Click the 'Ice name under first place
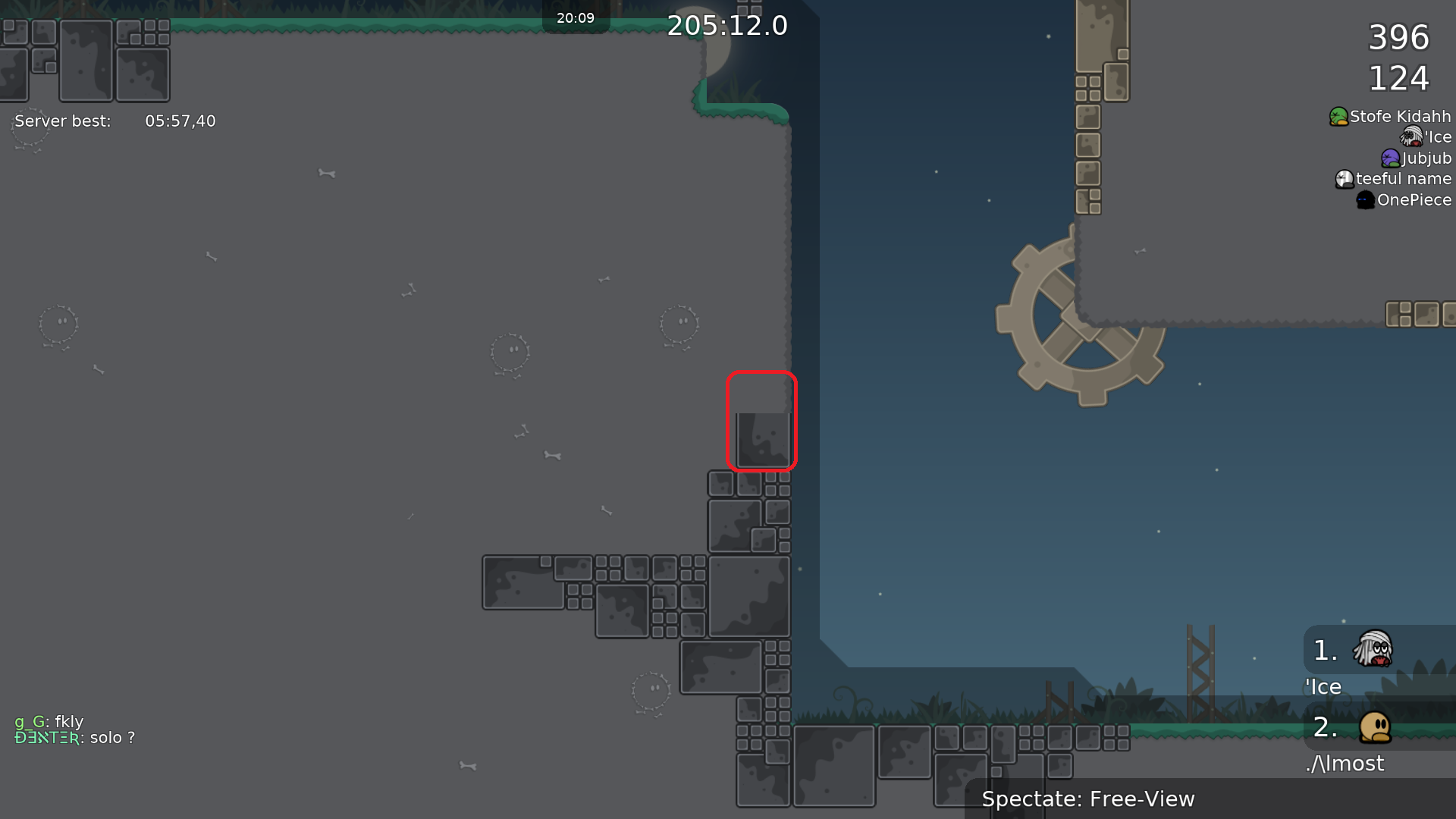The image size is (1456, 819). [x=1323, y=686]
